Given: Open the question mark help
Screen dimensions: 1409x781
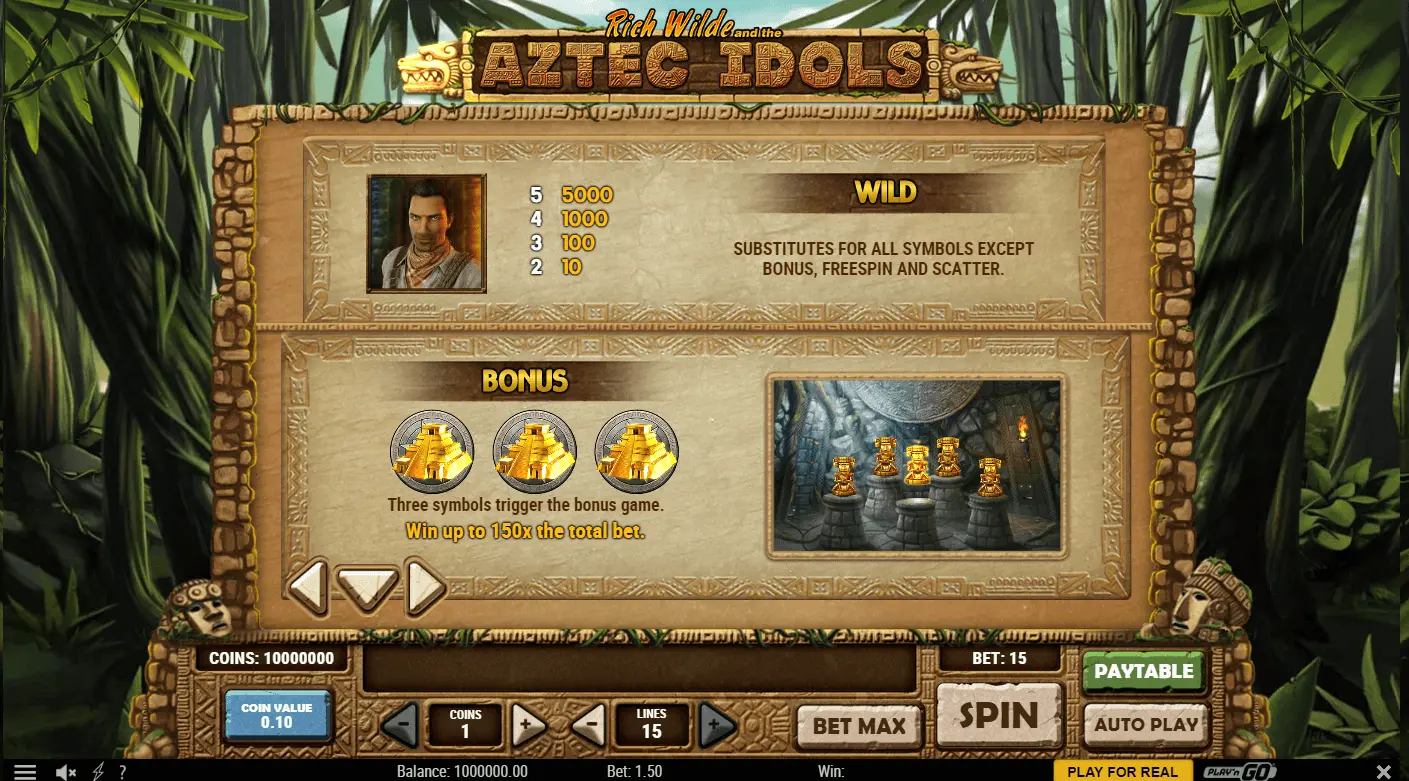Looking at the screenshot, I should click(x=122, y=771).
